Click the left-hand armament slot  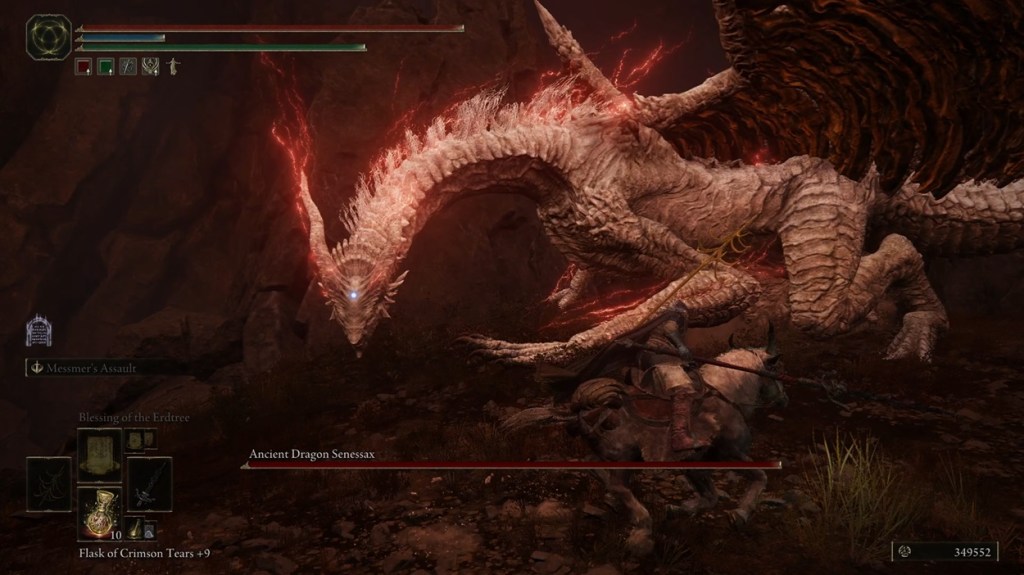pos(49,484)
